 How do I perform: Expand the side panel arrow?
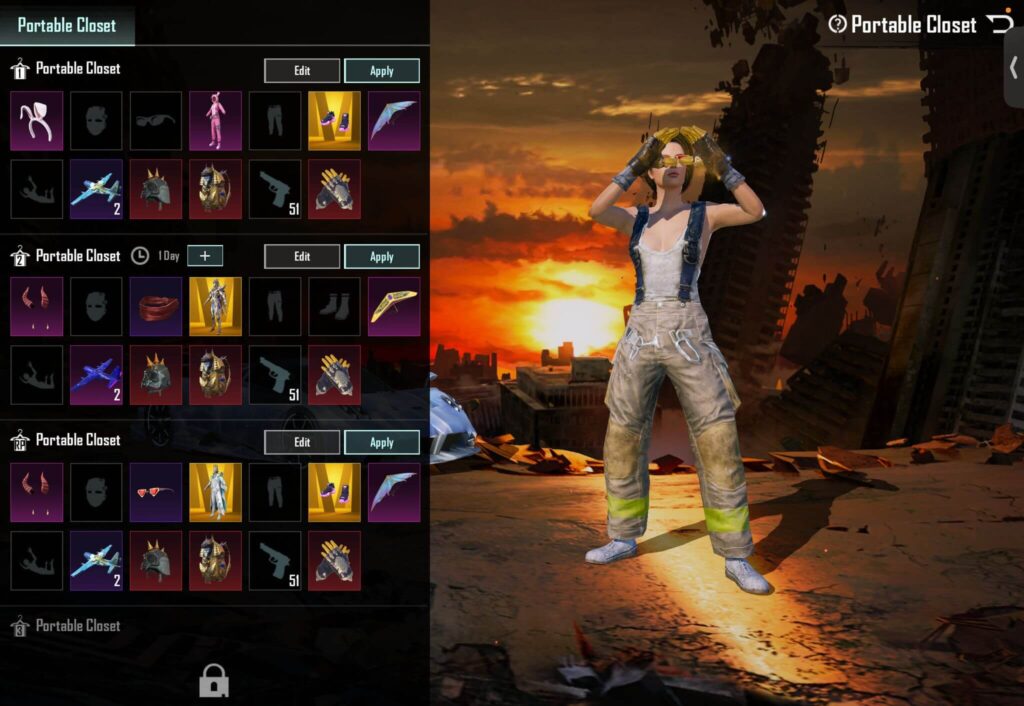click(x=1013, y=68)
